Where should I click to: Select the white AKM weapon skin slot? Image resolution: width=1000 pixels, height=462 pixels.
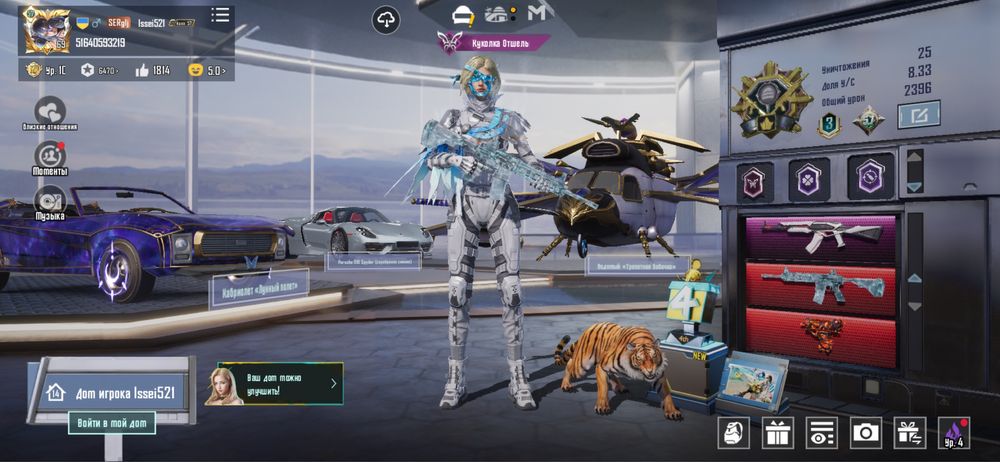tap(819, 236)
